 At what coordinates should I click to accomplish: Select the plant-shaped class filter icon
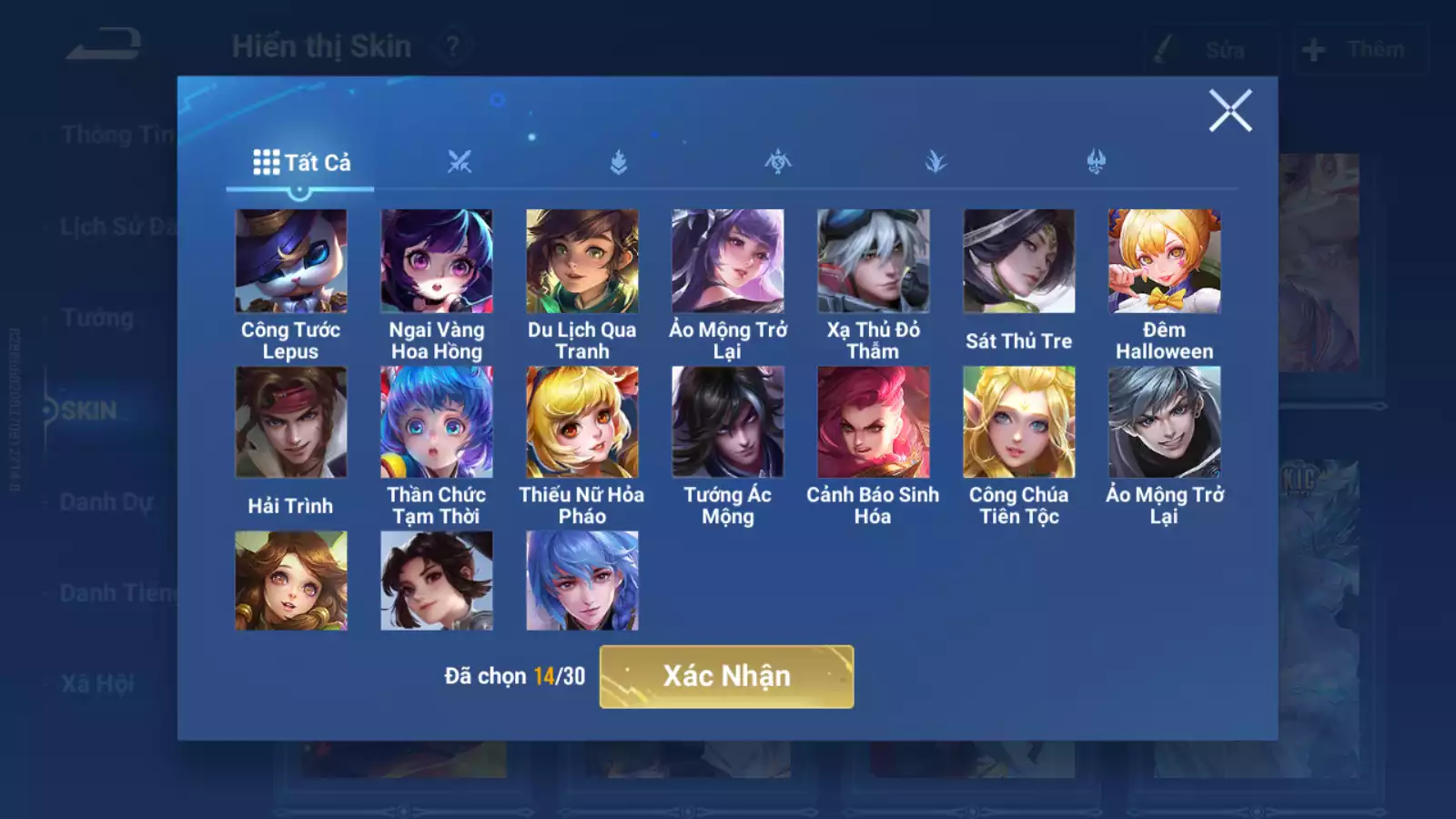click(x=938, y=160)
